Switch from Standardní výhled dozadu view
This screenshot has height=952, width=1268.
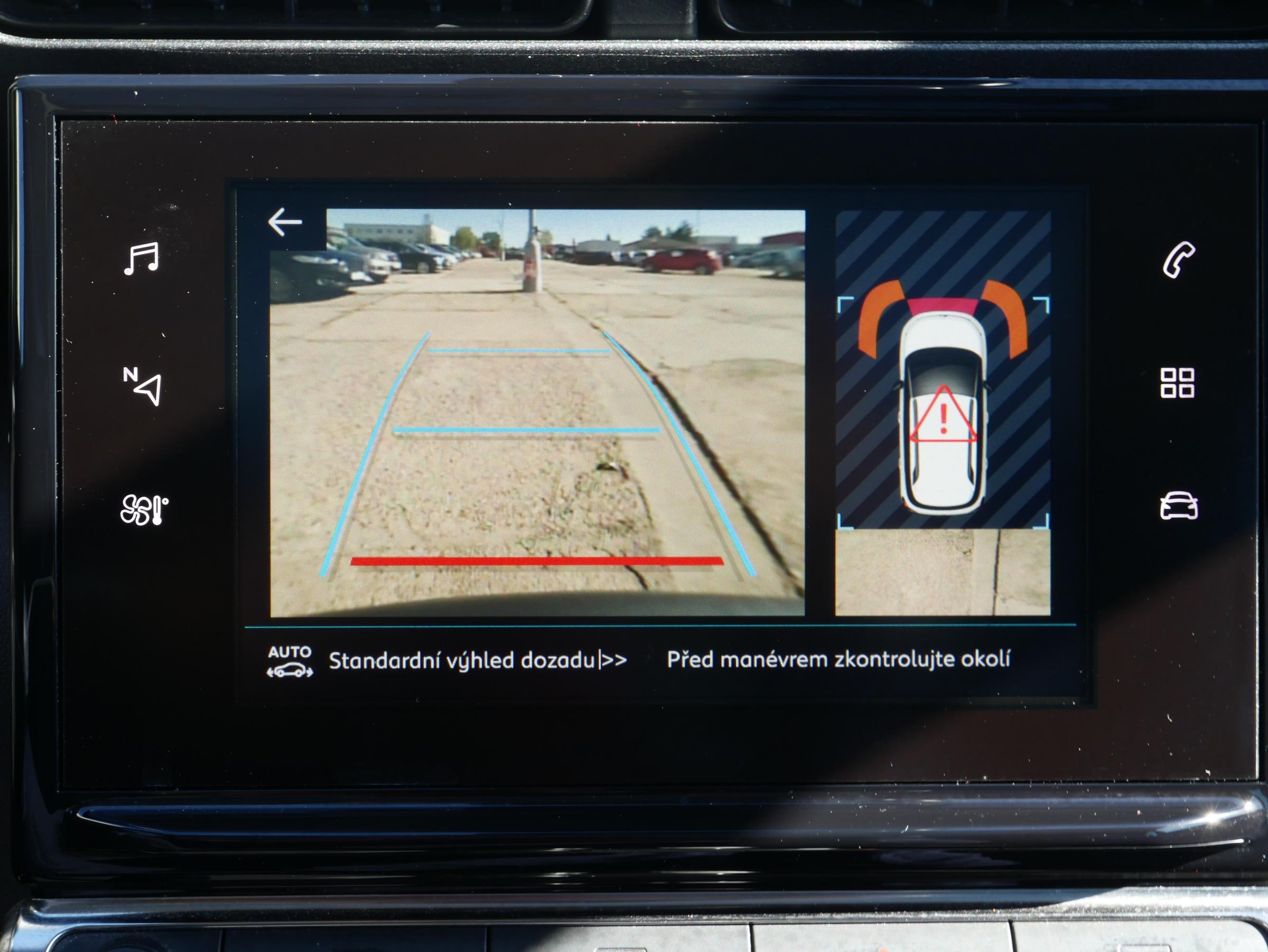[478, 661]
